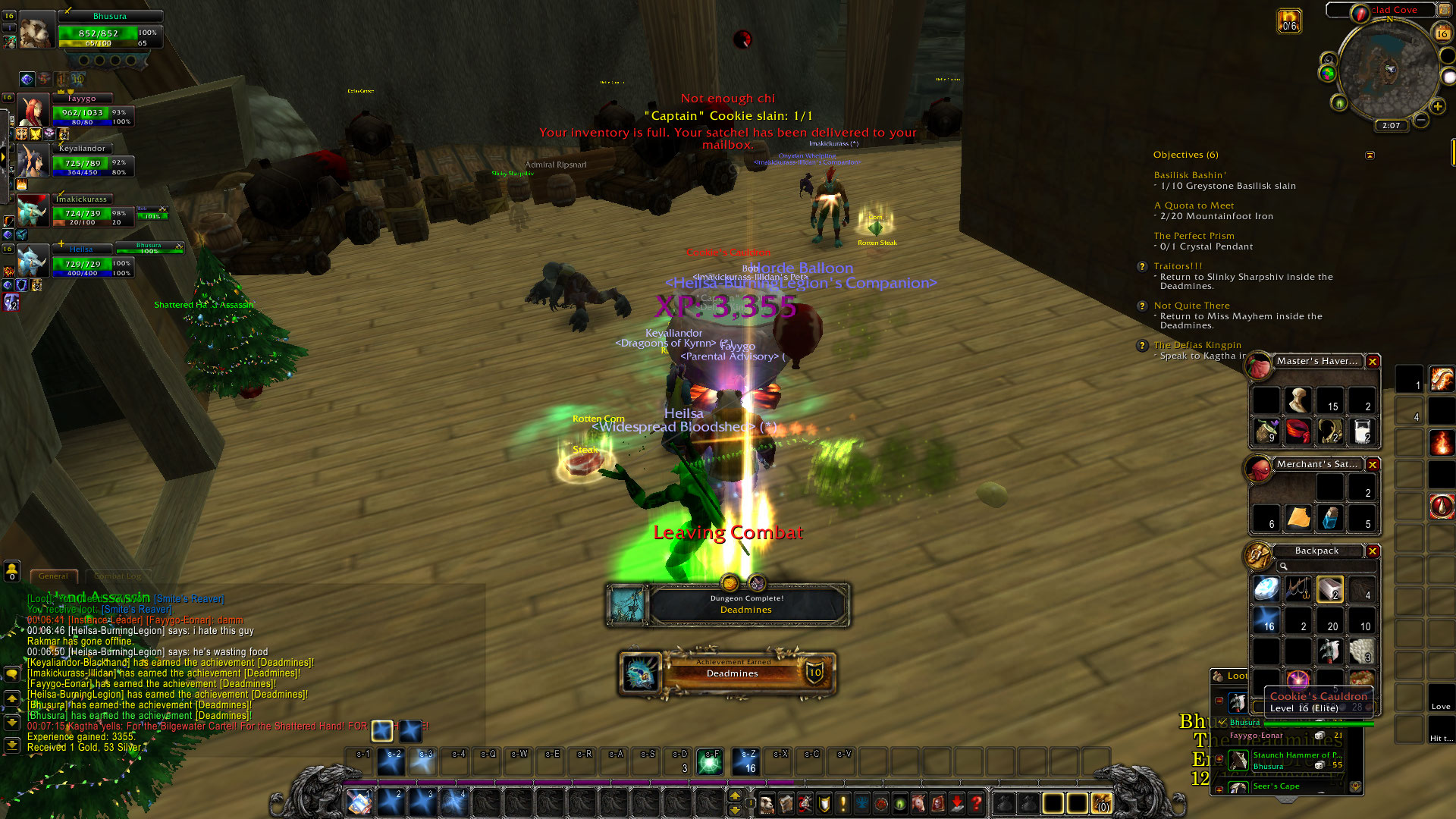Image resolution: width=1456 pixels, height=819 pixels.
Task: Select the blue potion vial in Merchant's Satchel
Action: coord(1330,518)
